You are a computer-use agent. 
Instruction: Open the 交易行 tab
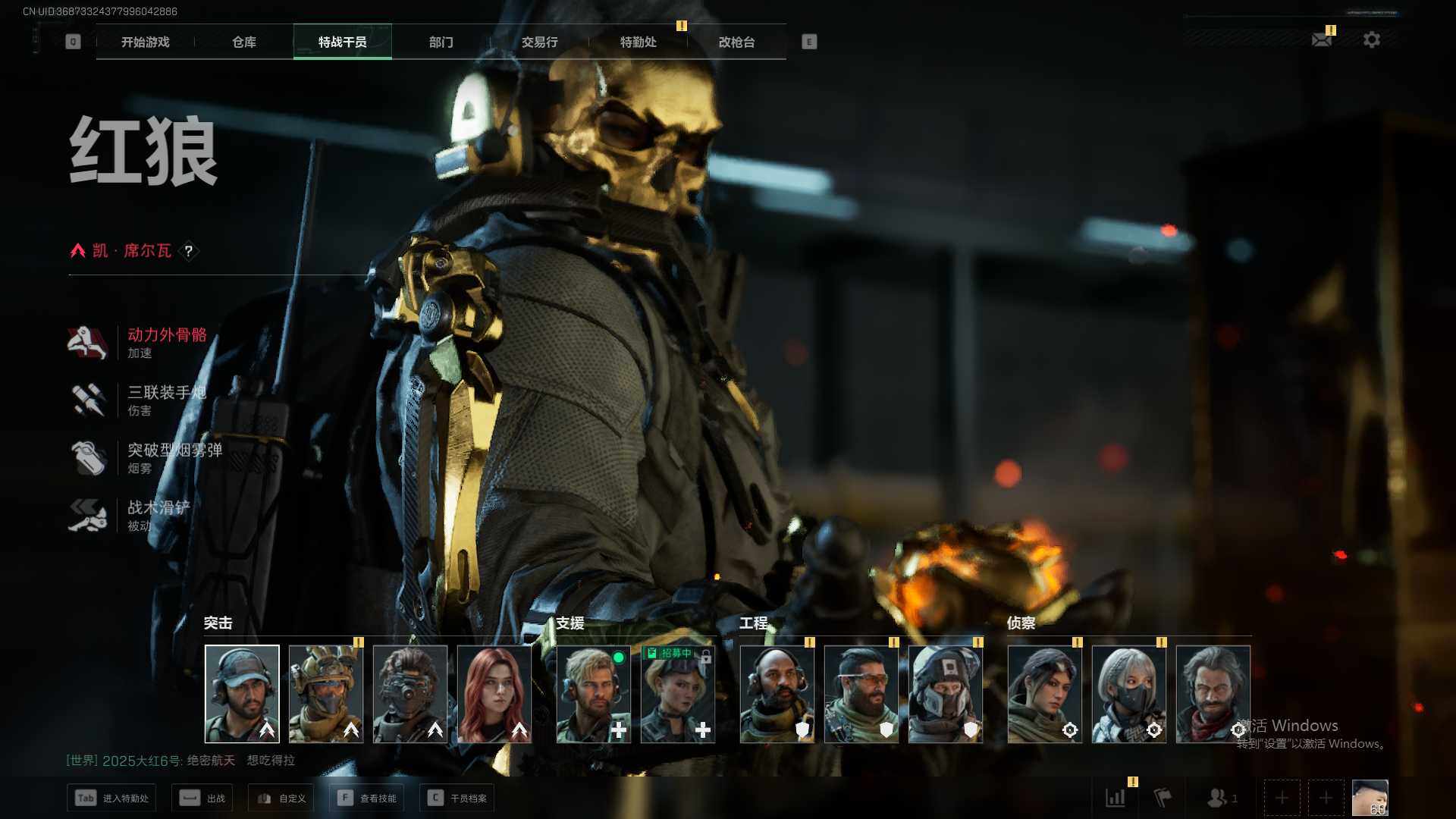tap(539, 42)
